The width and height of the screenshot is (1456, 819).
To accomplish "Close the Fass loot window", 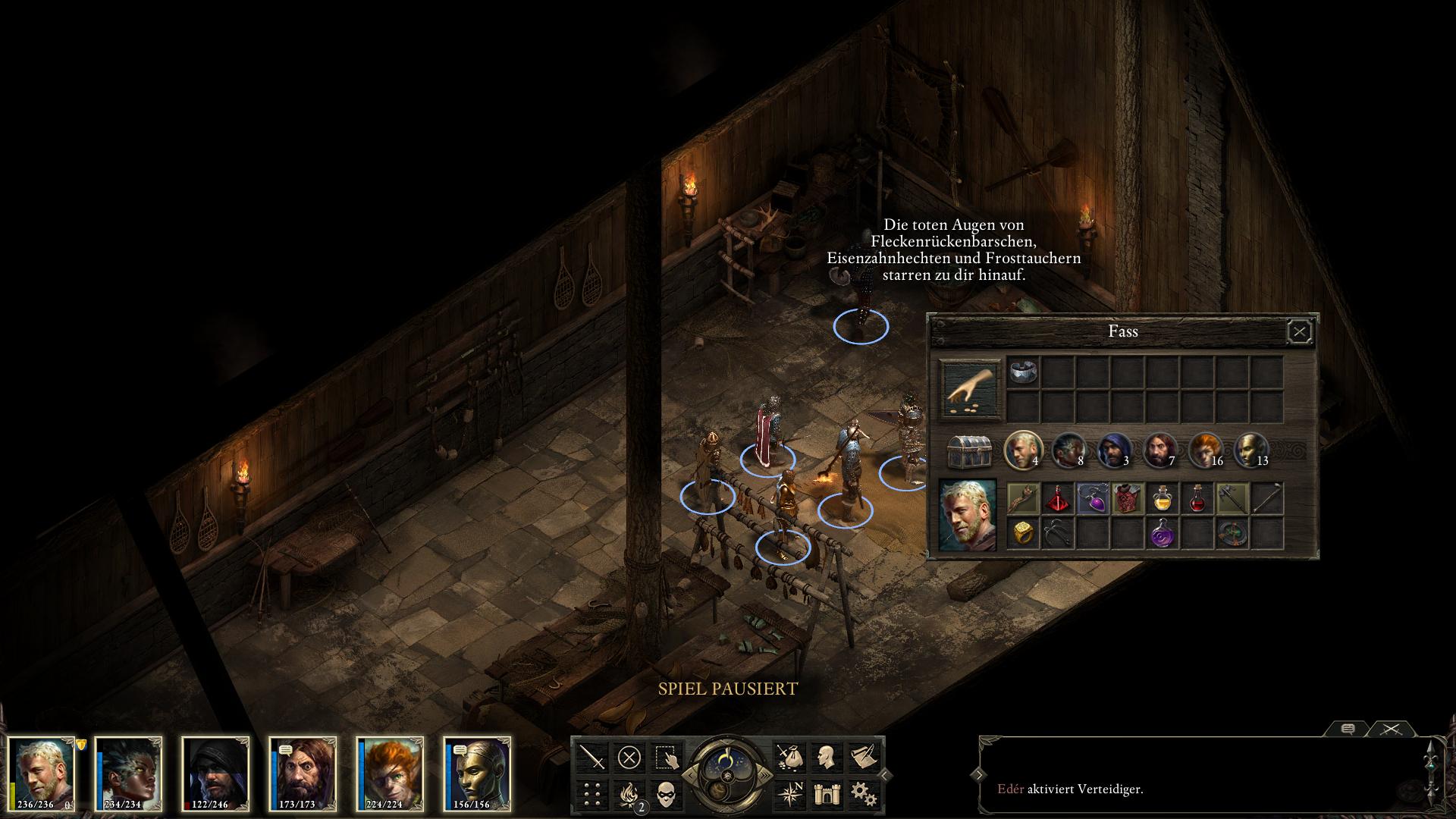I will 1299,331.
